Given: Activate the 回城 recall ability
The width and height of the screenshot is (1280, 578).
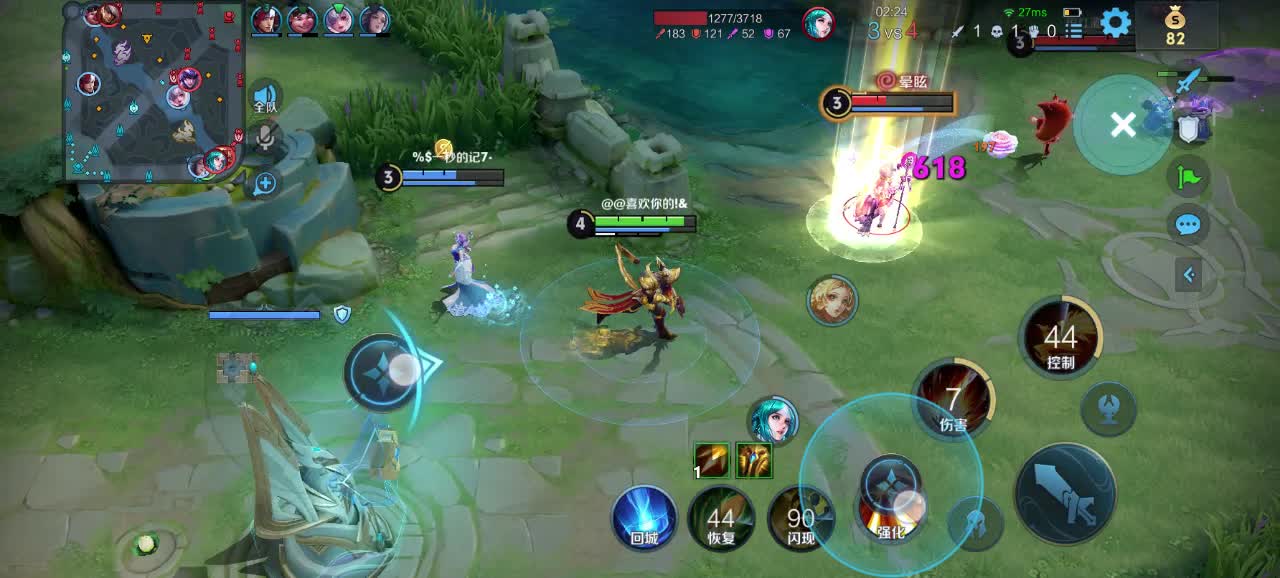Looking at the screenshot, I should click(644, 517).
